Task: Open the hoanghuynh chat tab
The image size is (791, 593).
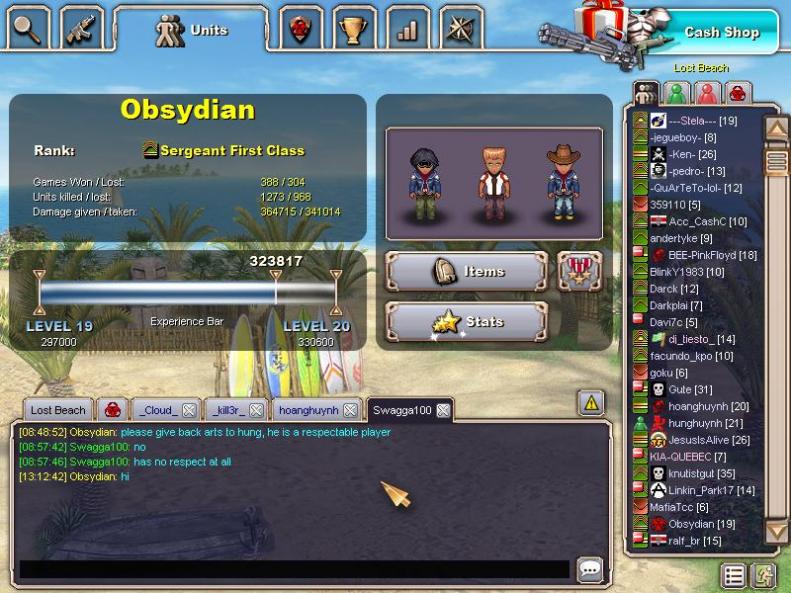Action: [x=308, y=410]
